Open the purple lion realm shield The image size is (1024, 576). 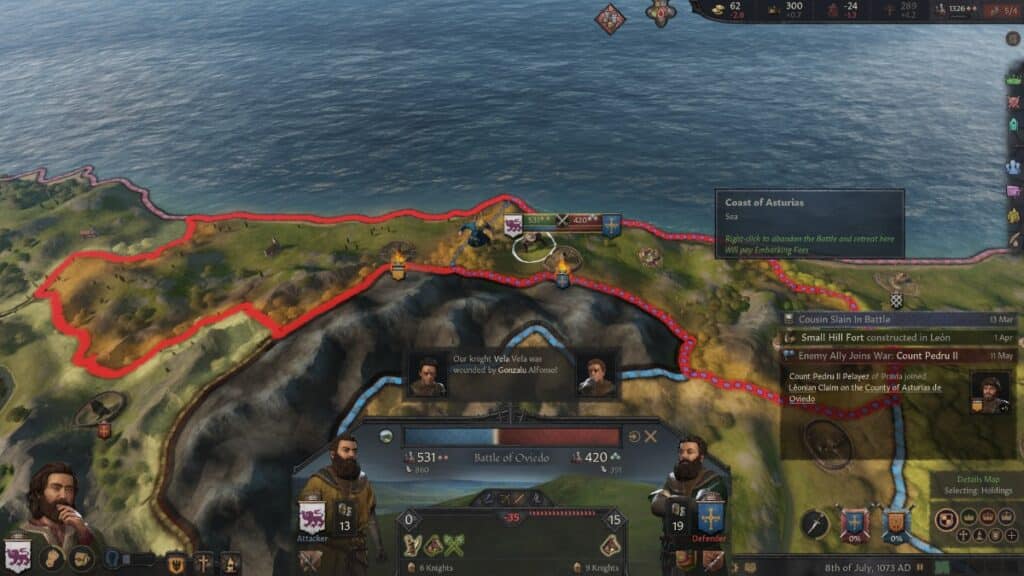click(x=17, y=555)
